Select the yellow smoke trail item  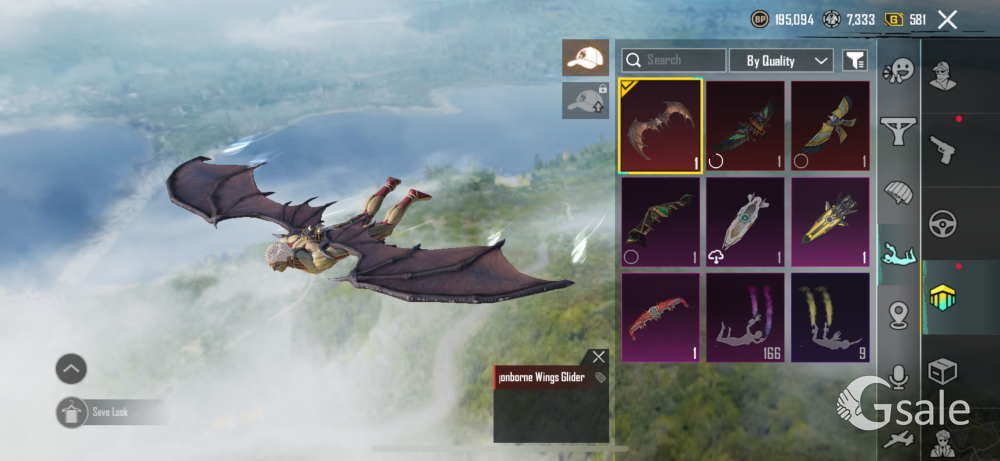[x=830, y=317]
